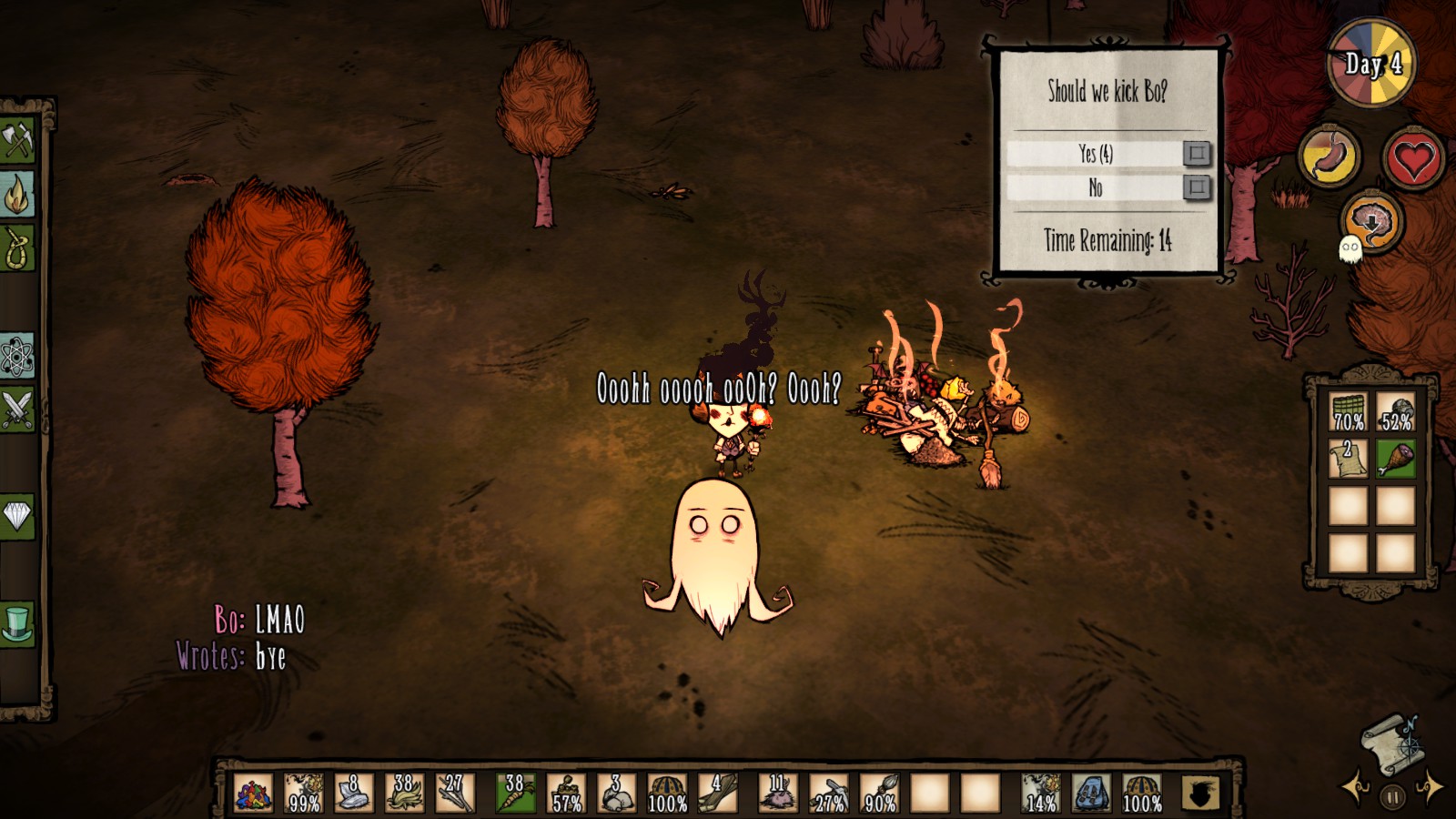This screenshot has height=819, width=1456.
Task: Open the Tools crafting tab
Action: coord(17,140)
